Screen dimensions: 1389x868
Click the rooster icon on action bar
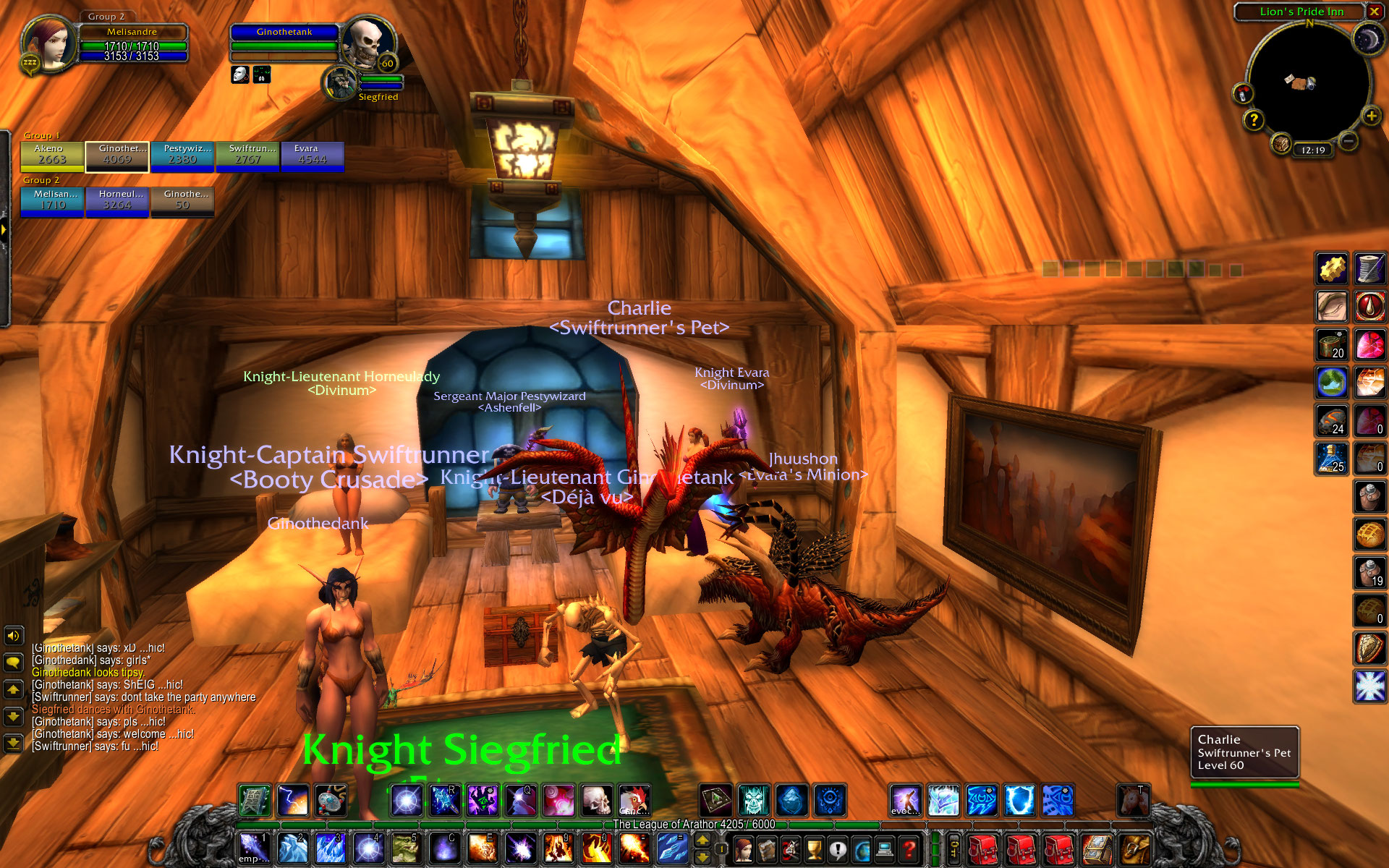[x=634, y=801]
